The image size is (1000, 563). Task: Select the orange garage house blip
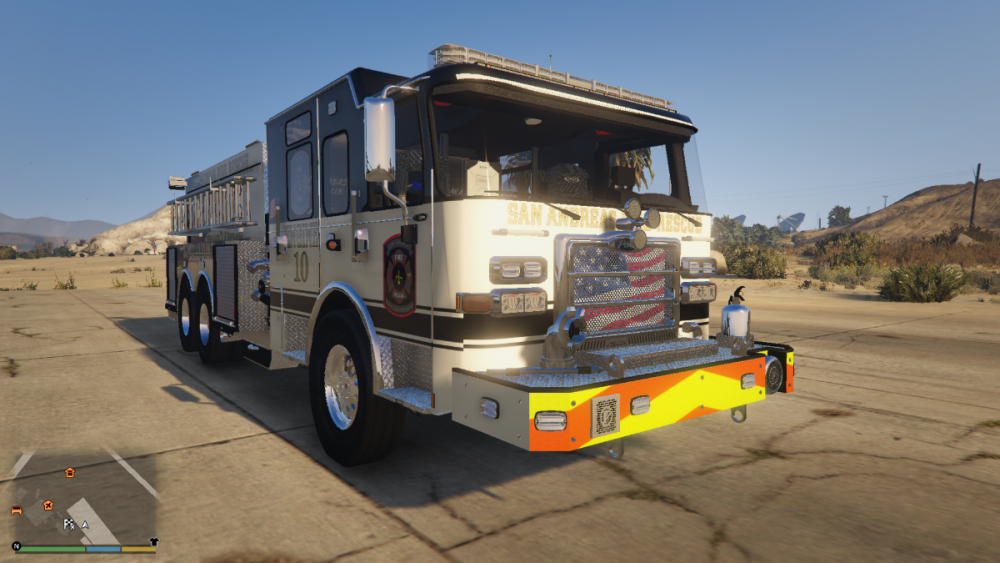coord(70,472)
